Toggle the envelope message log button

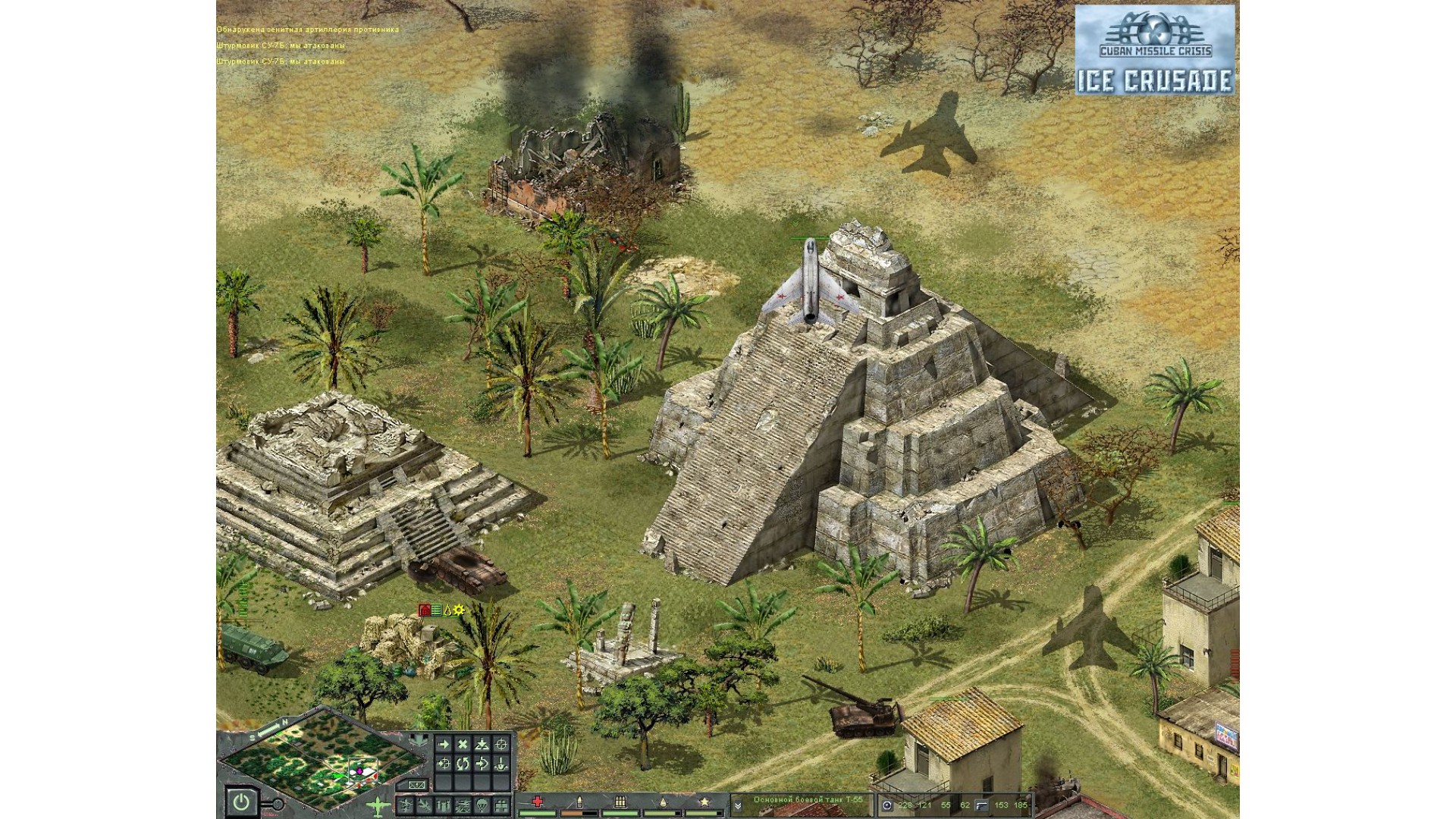click(416, 785)
